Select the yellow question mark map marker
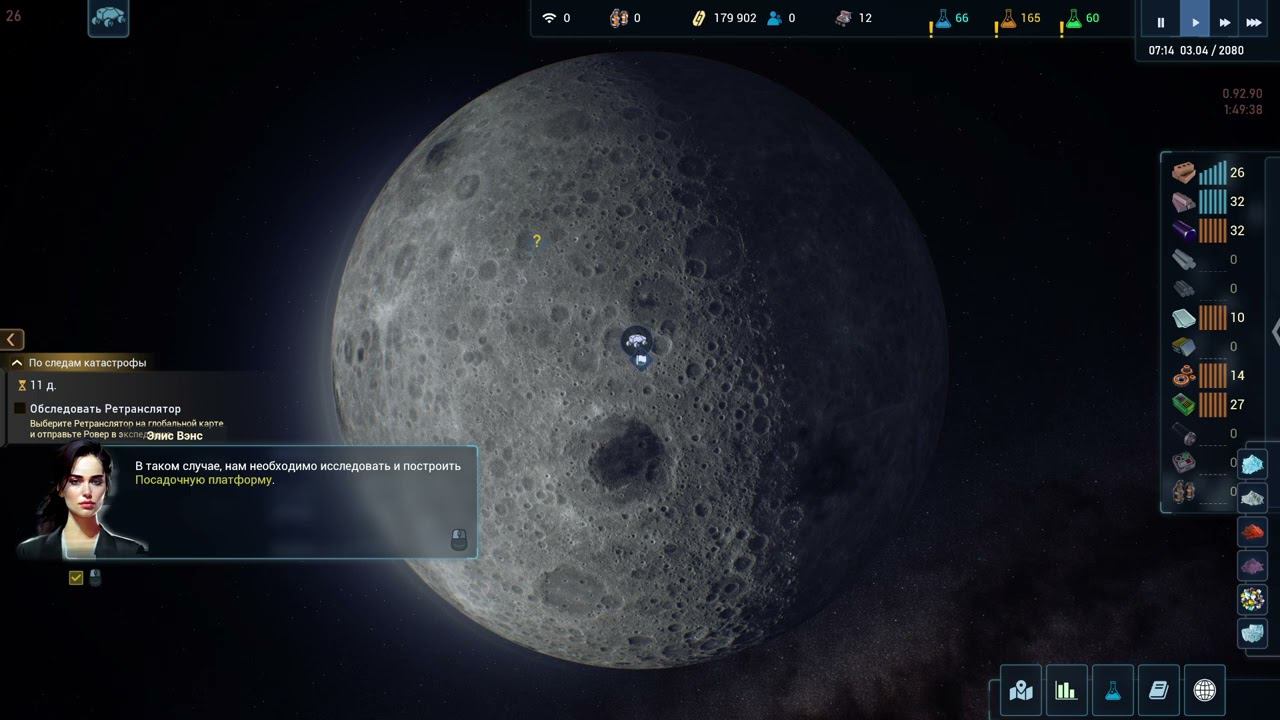 tap(537, 241)
